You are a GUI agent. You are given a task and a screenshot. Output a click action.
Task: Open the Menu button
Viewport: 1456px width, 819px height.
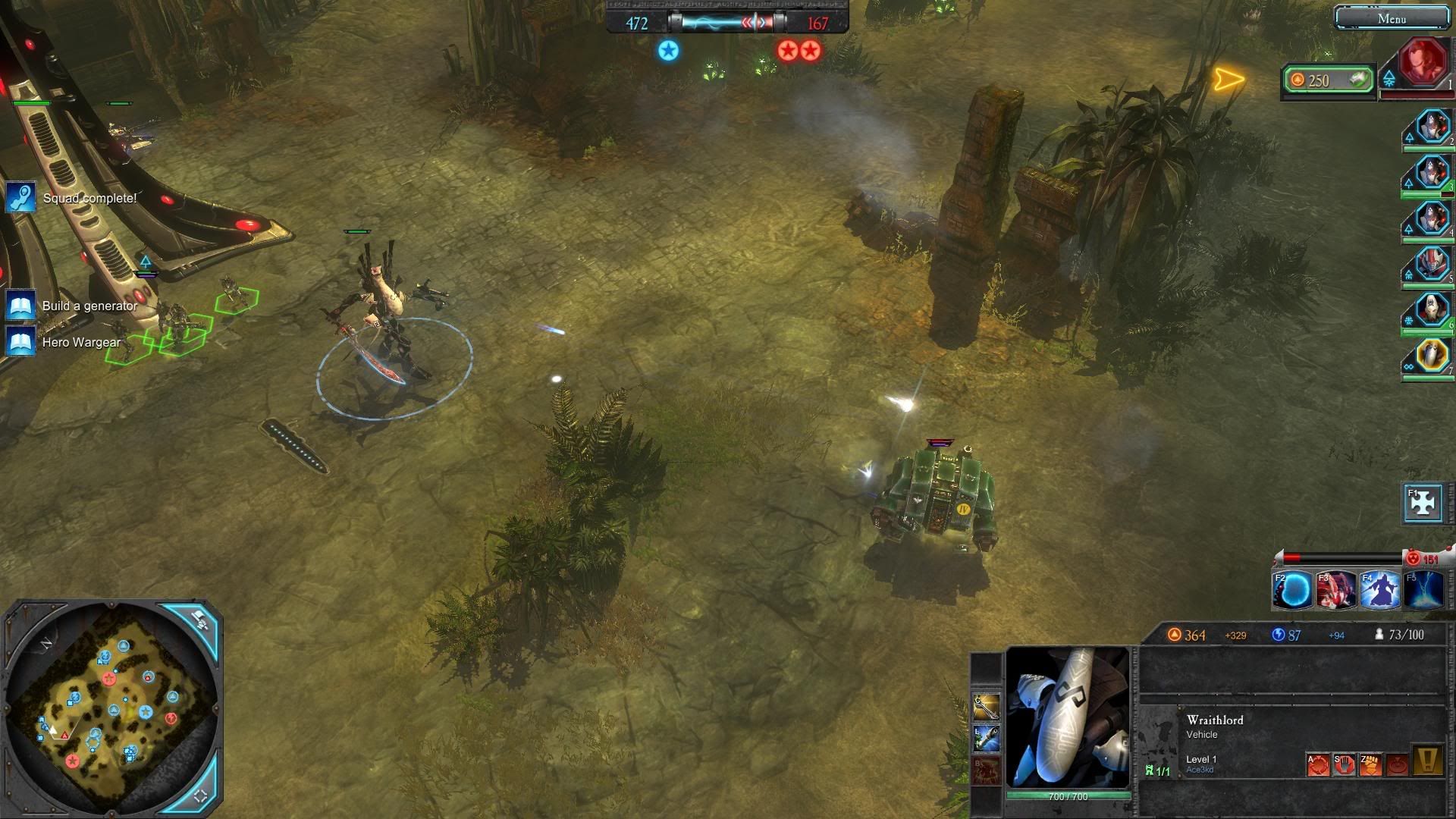tap(1392, 18)
